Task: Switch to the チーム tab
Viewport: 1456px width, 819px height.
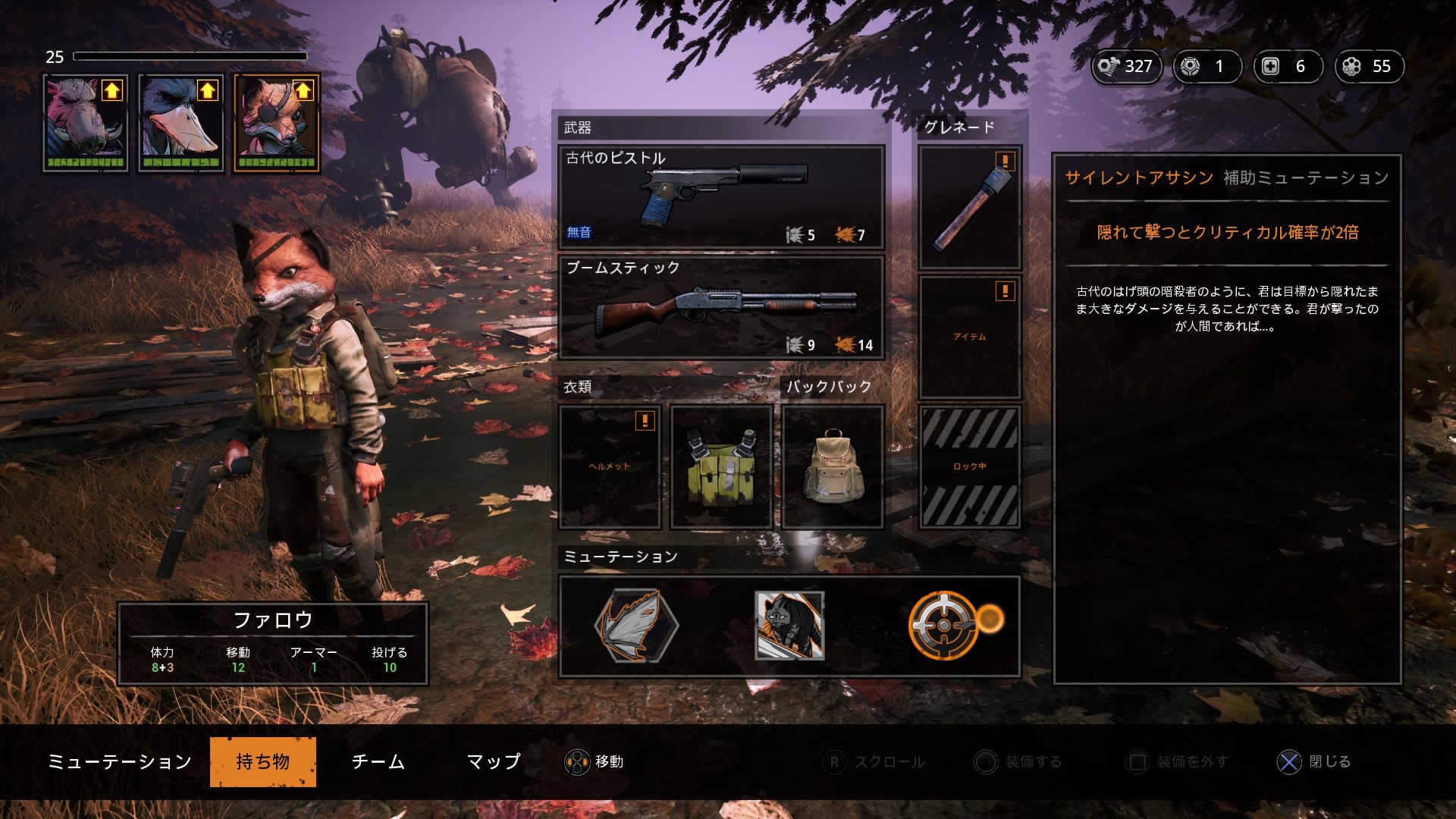Action: coord(378,761)
